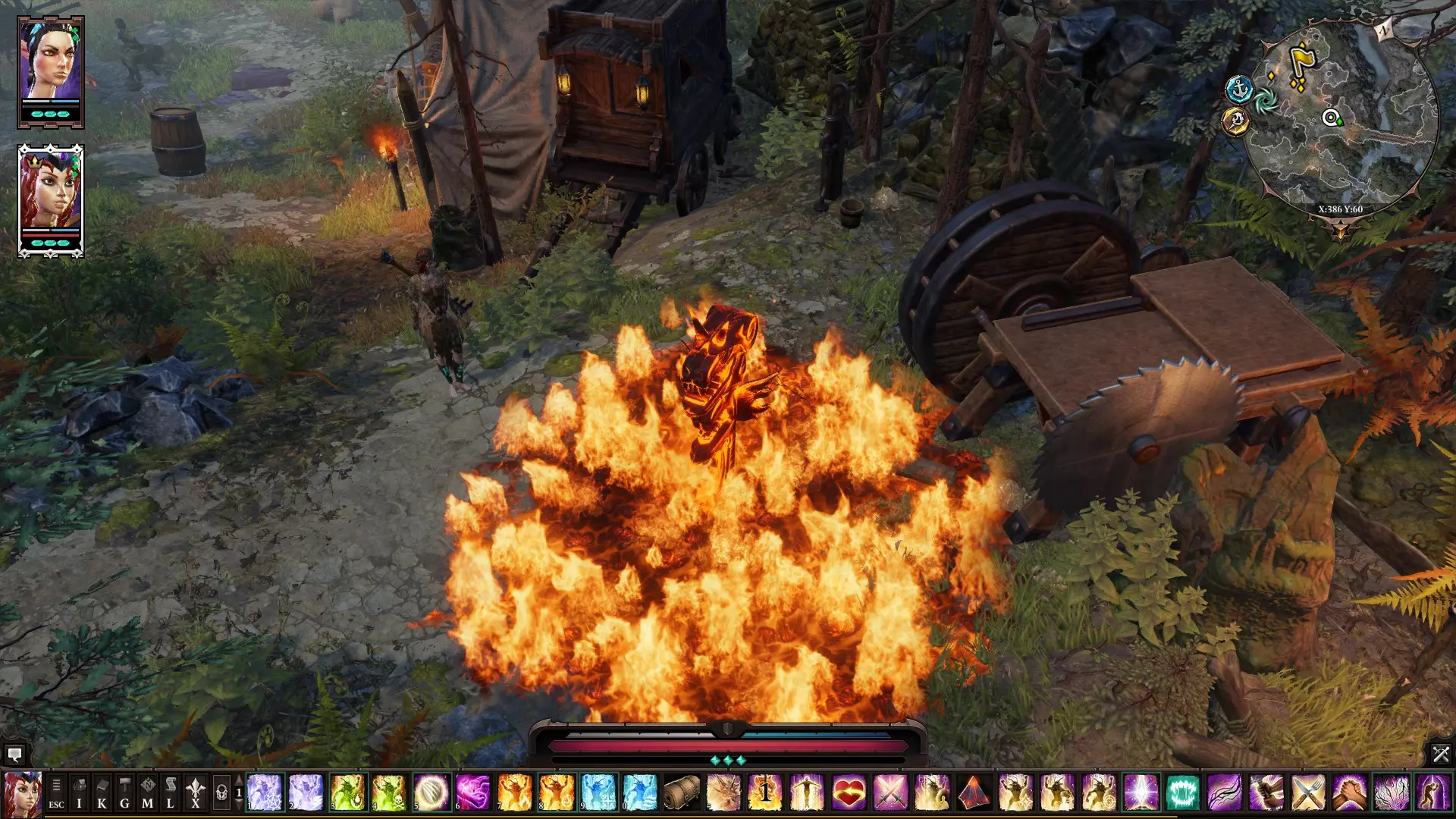1456x819 pixels.
Task: Open the ESC game menu button
Action: tap(56, 792)
